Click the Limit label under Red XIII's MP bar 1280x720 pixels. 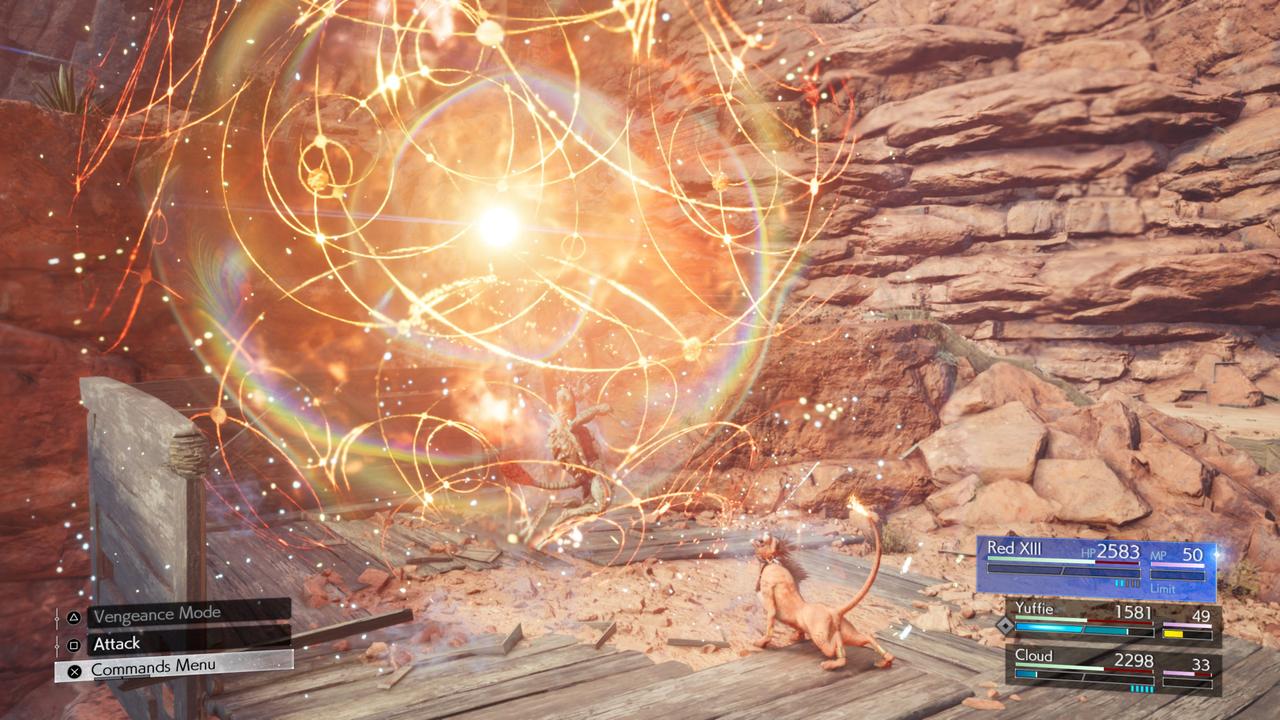coord(1163,589)
